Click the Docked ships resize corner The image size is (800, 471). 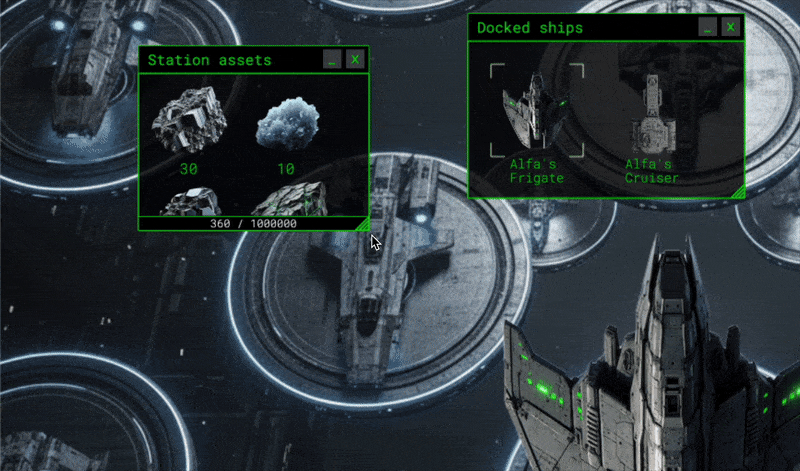pyautogui.click(x=738, y=191)
